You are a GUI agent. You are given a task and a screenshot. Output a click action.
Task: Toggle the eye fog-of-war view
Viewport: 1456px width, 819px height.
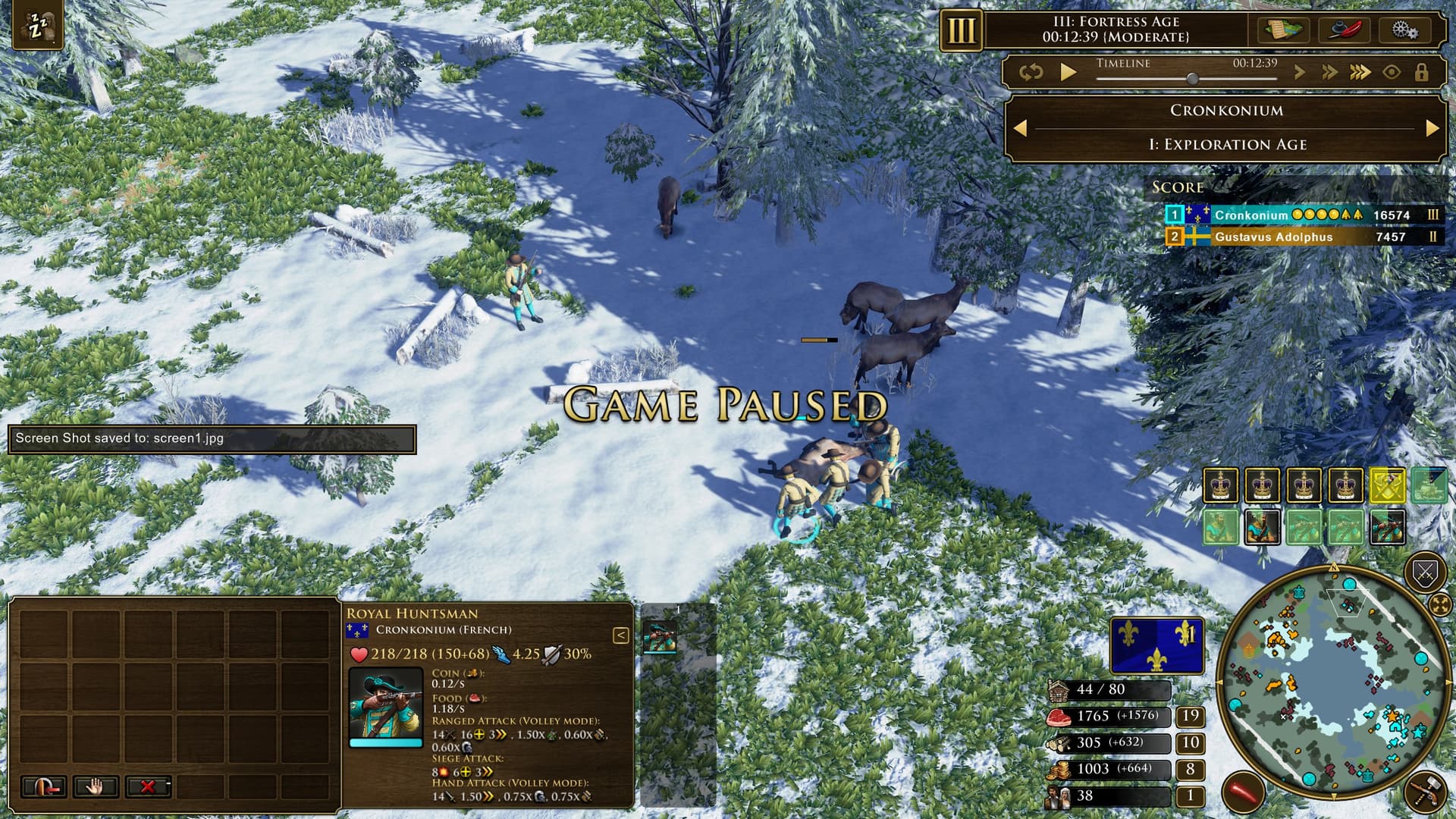pos(1392,72)
